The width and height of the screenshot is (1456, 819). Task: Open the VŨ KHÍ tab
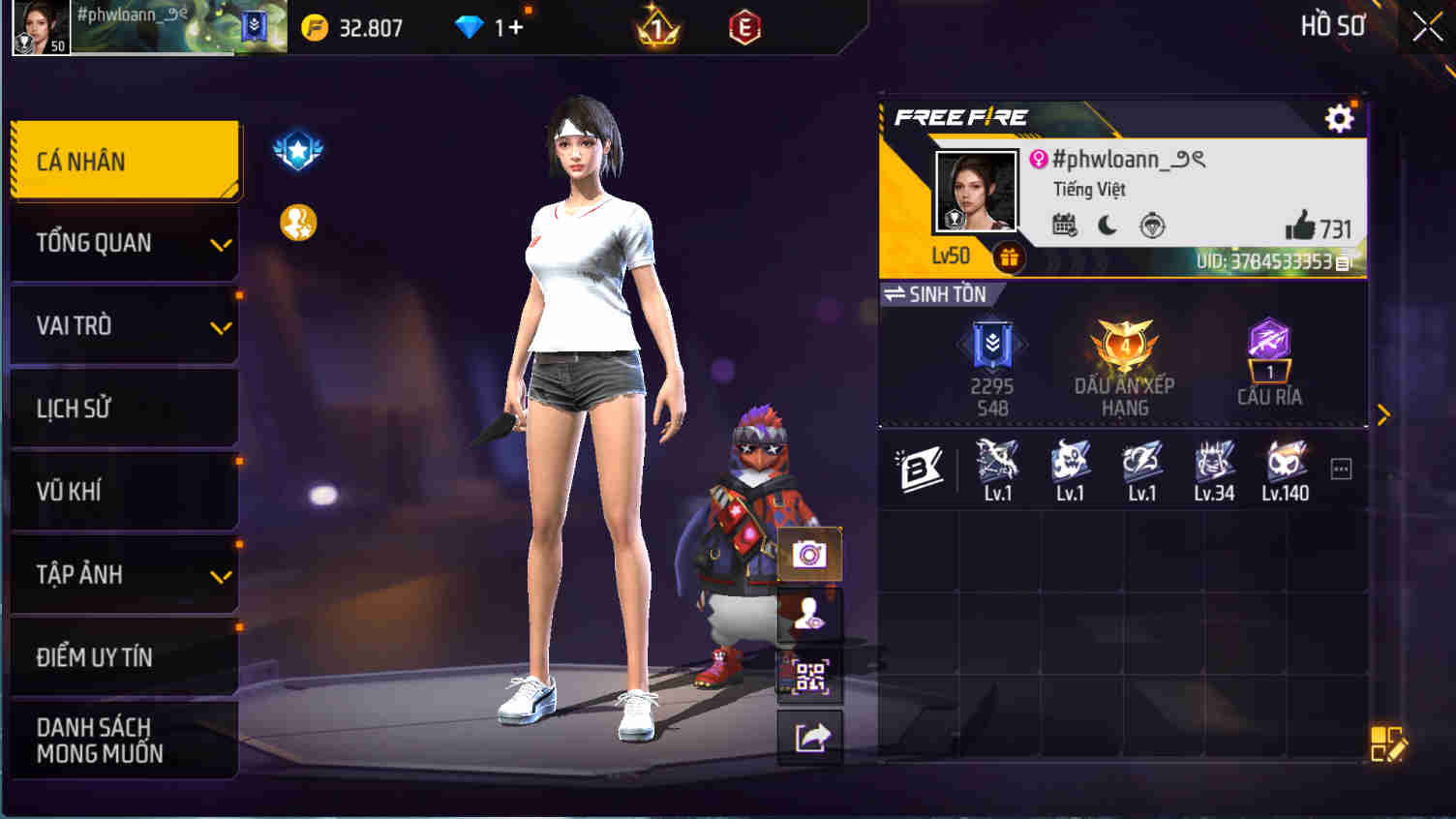pyautogui.click(x=124, y=491)
